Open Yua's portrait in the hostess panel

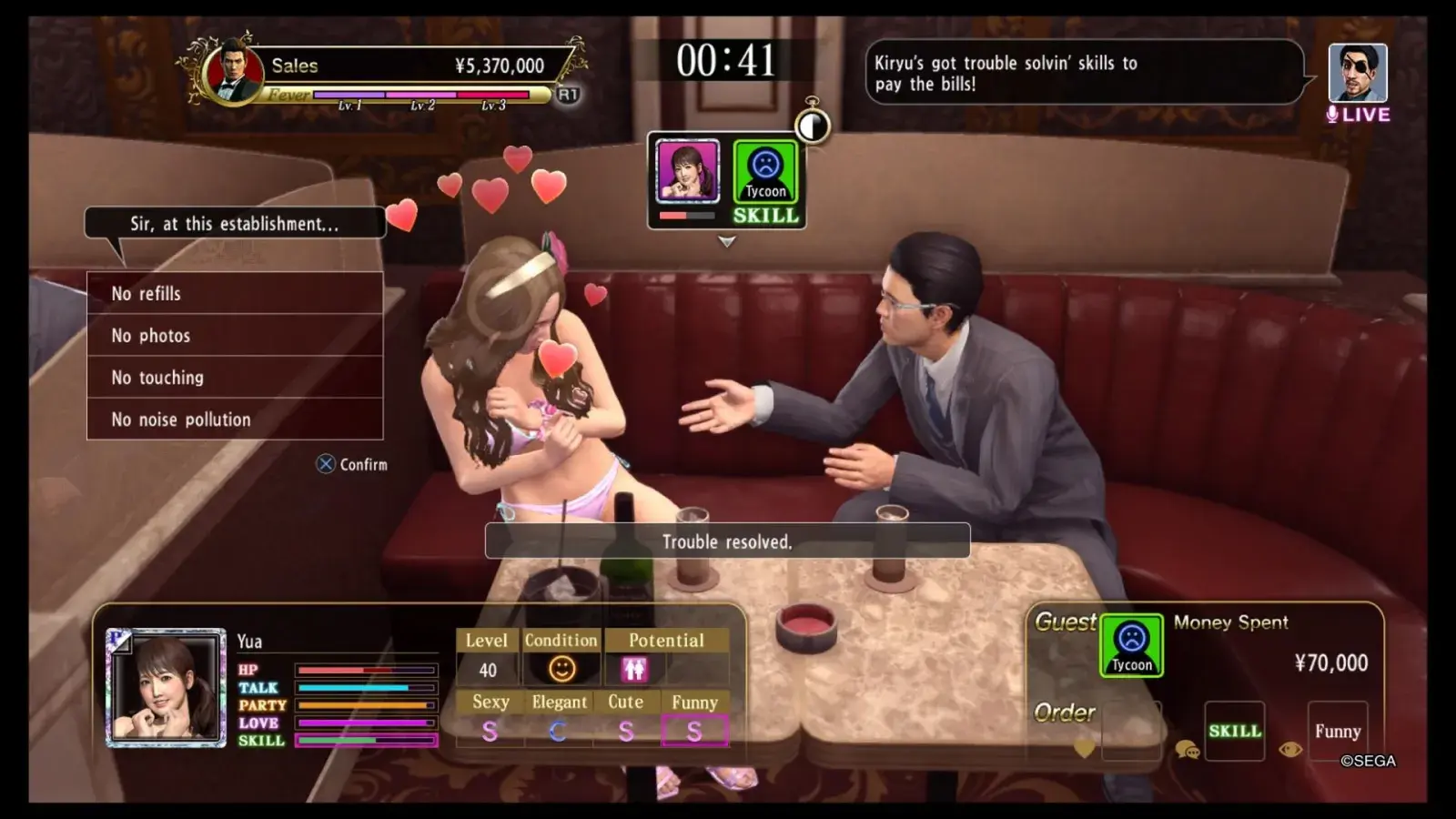(x=166, y=688)
